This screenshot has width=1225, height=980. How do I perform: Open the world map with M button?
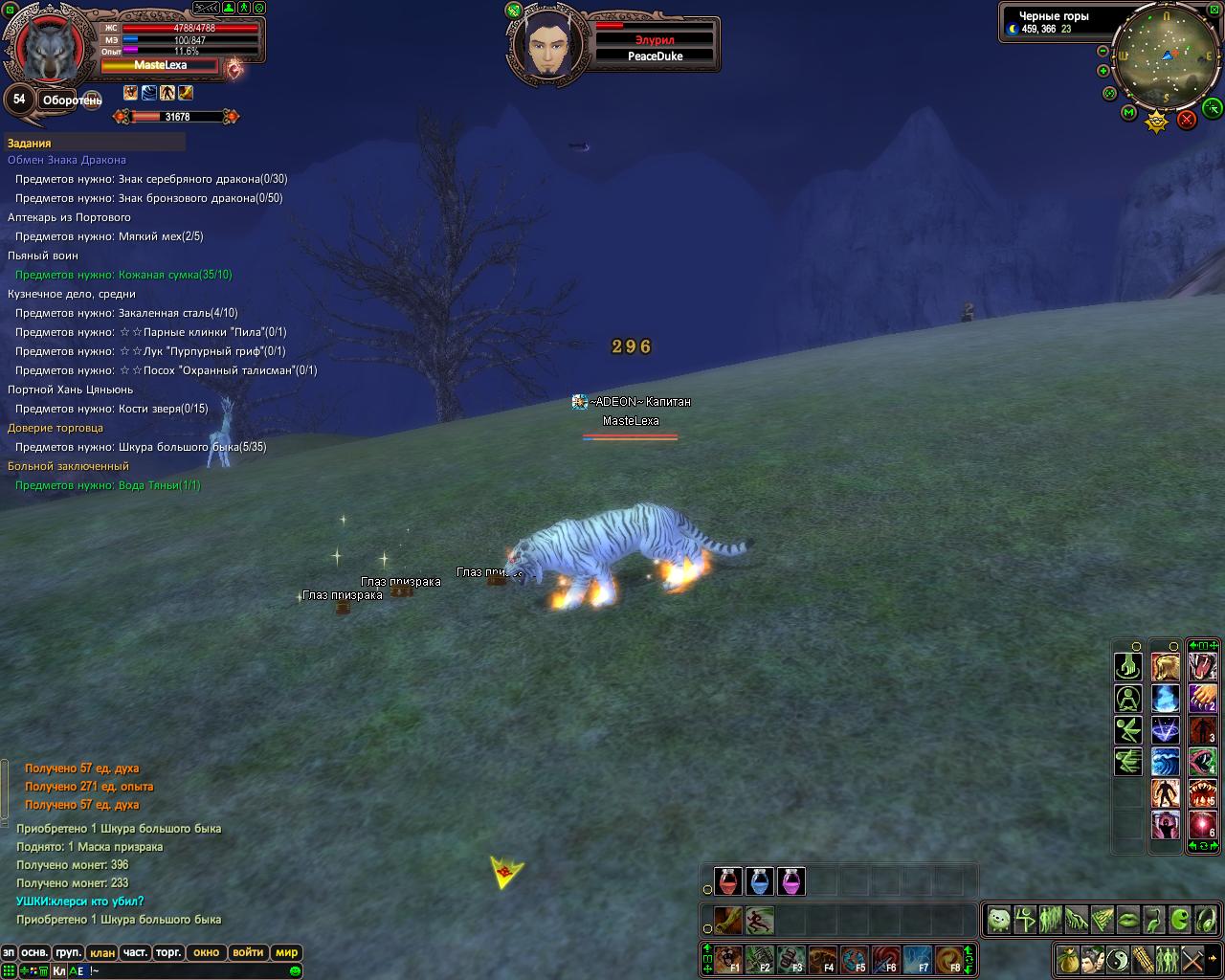pos(1128,113)
